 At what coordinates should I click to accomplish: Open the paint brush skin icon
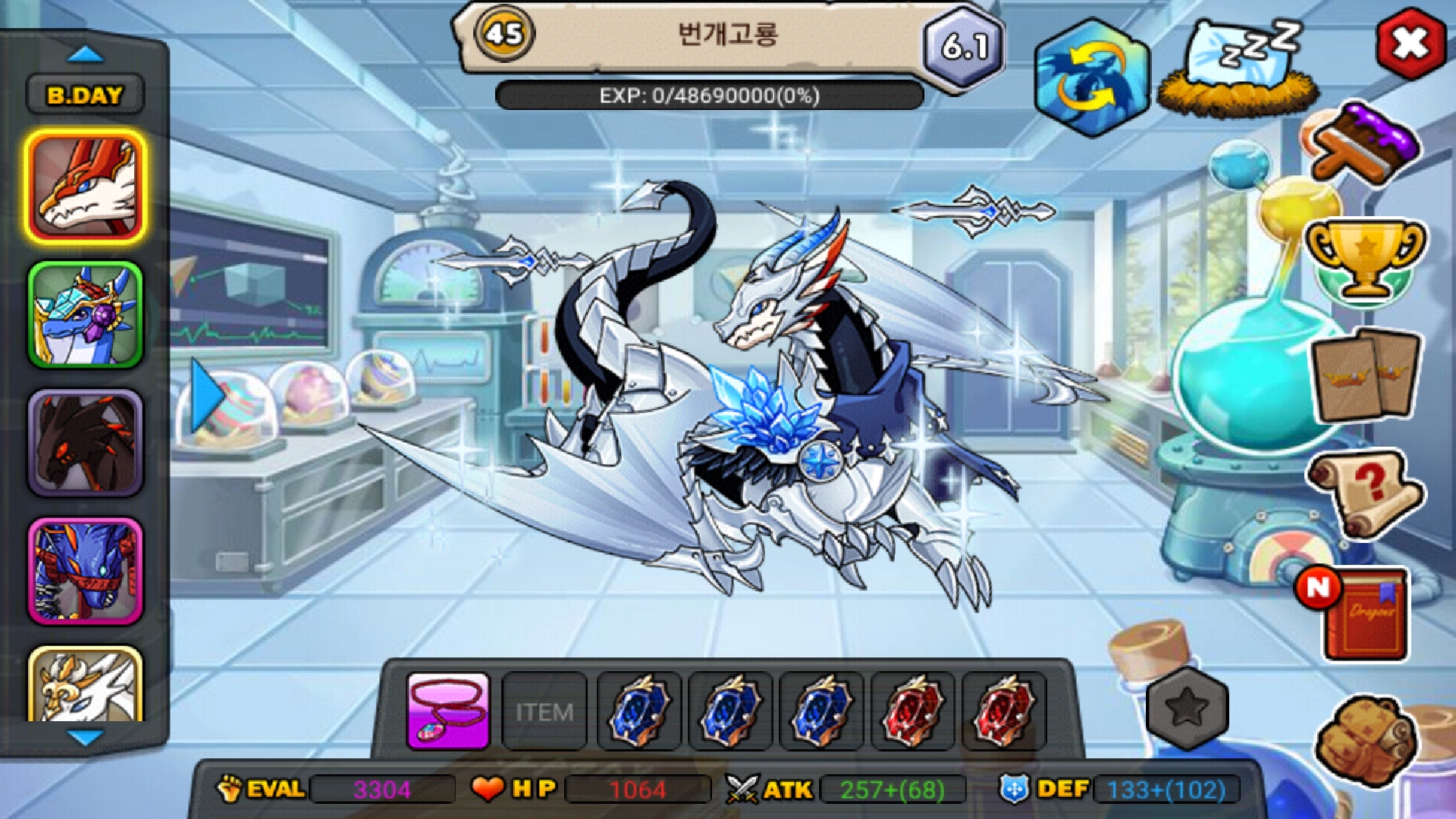click(1365, 144)
